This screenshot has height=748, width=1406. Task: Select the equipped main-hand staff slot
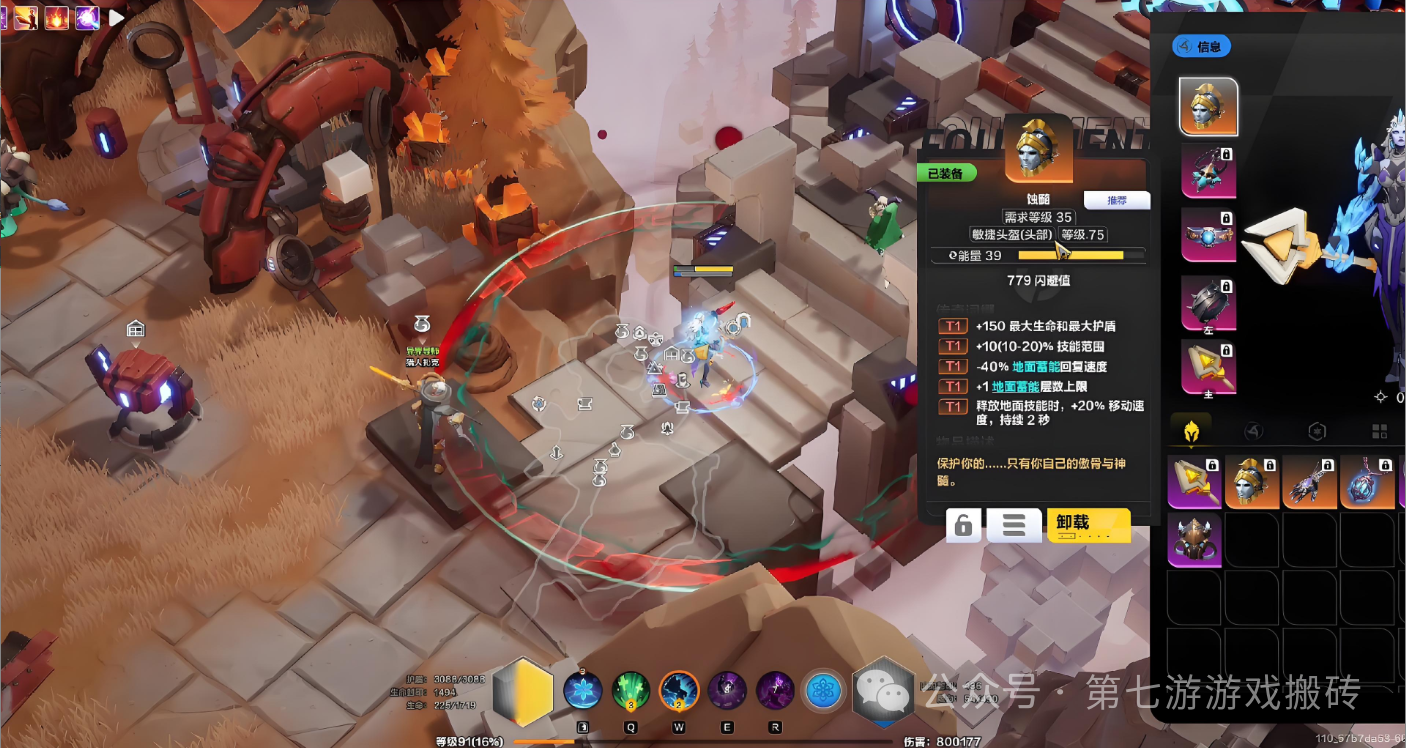point(1208,366)
